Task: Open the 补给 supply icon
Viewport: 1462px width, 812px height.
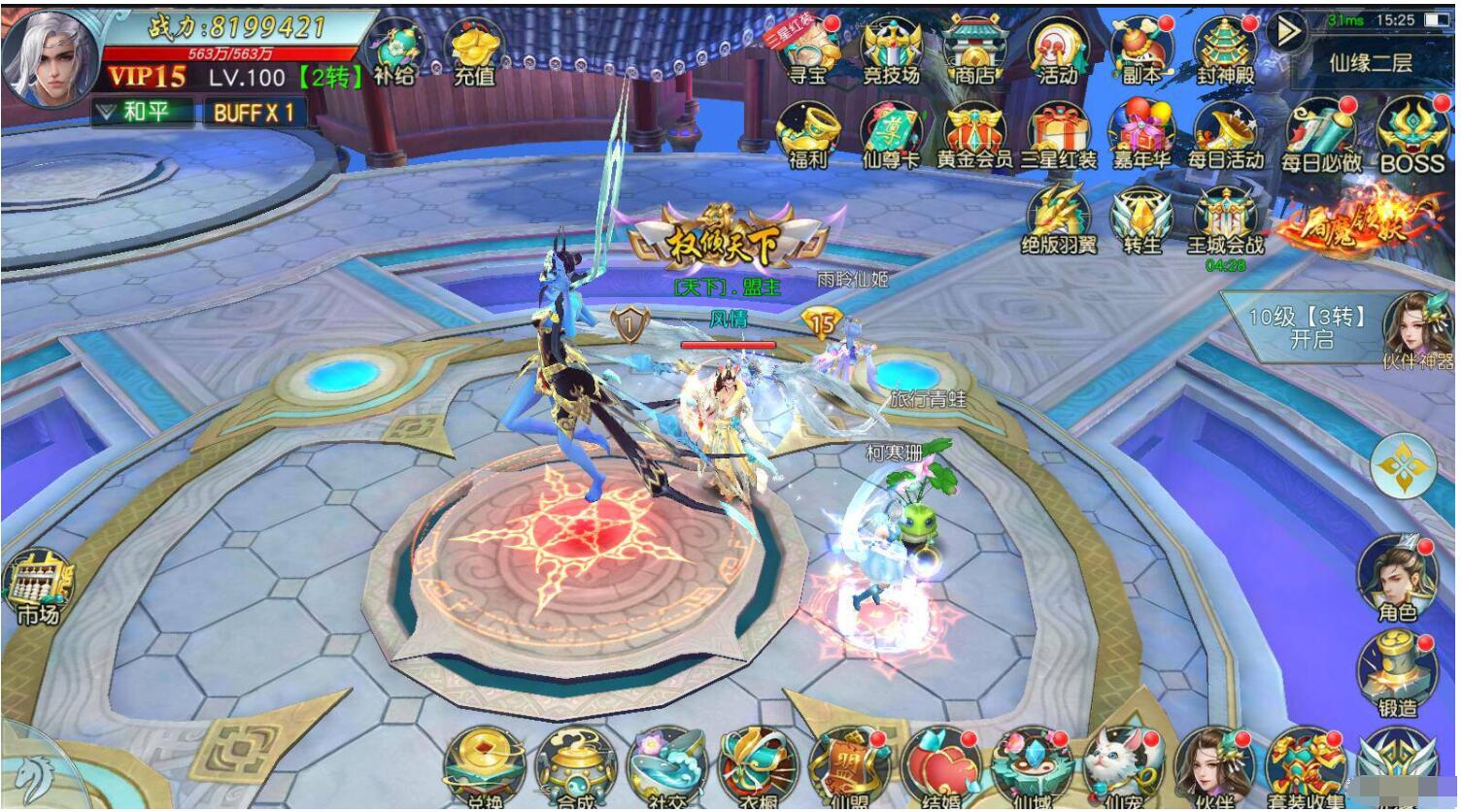Action: pyautogui.click(x=395, y=51)
